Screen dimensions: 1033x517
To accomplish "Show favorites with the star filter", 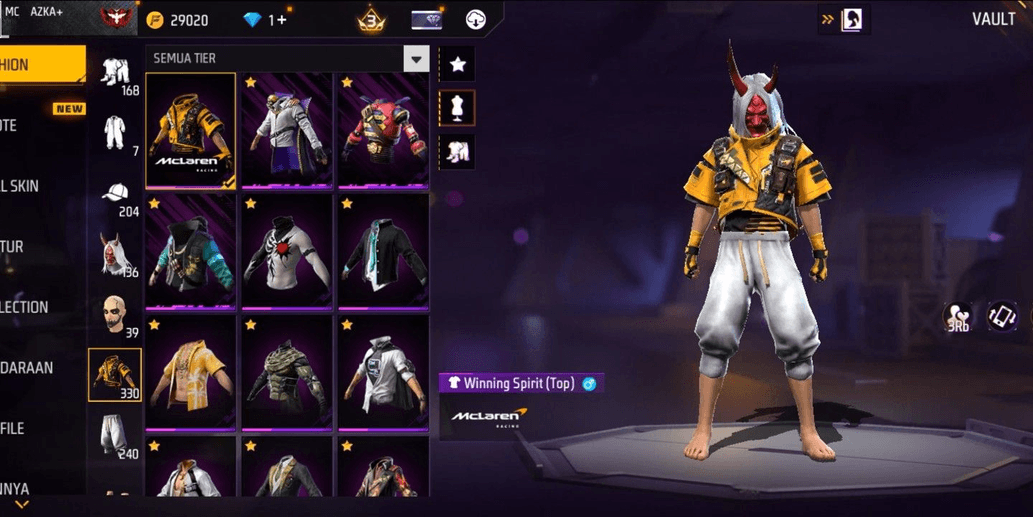I will tap(457, 64).
